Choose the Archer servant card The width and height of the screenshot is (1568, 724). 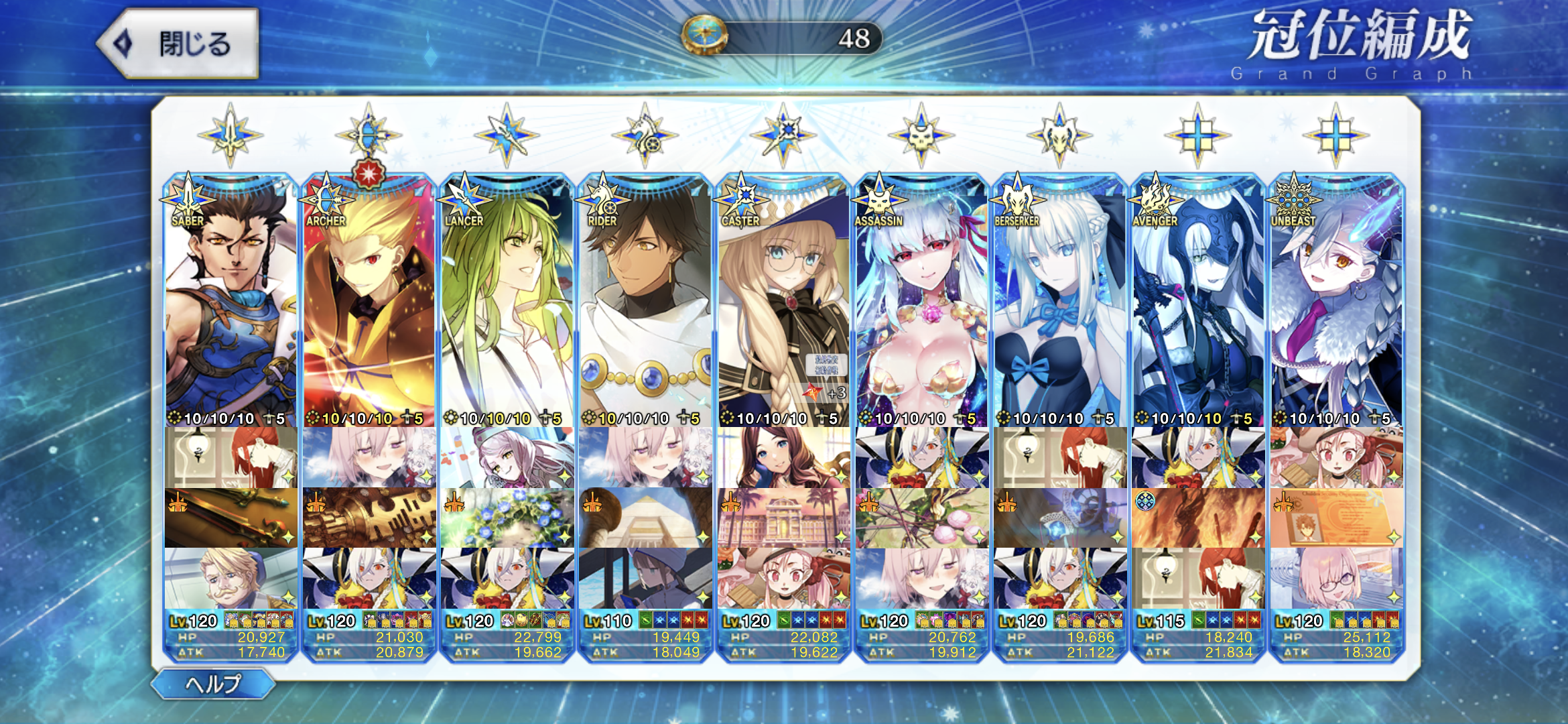click(x=369, y=302)
